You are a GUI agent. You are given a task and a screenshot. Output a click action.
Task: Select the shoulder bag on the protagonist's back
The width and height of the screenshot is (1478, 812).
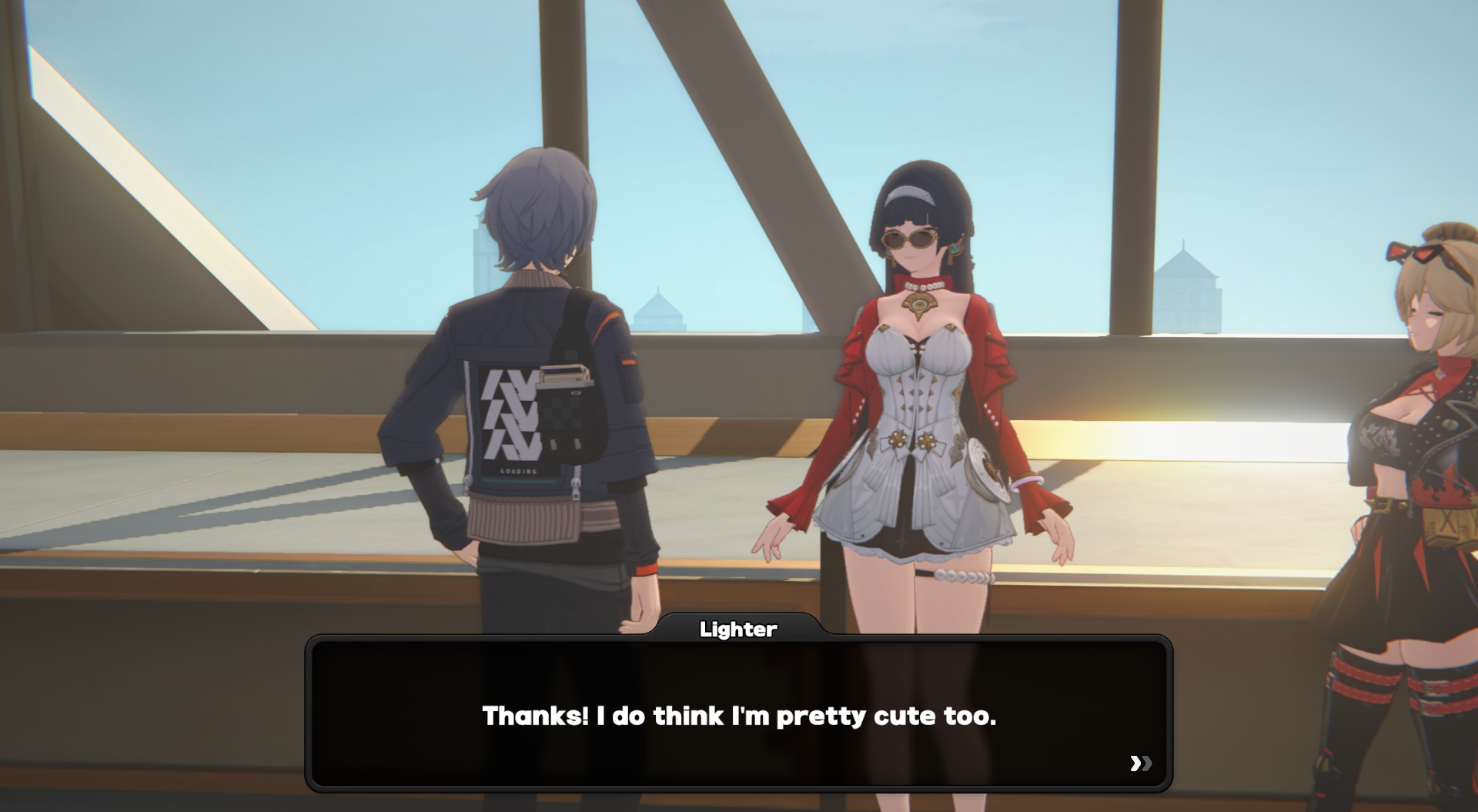point(573,423)
